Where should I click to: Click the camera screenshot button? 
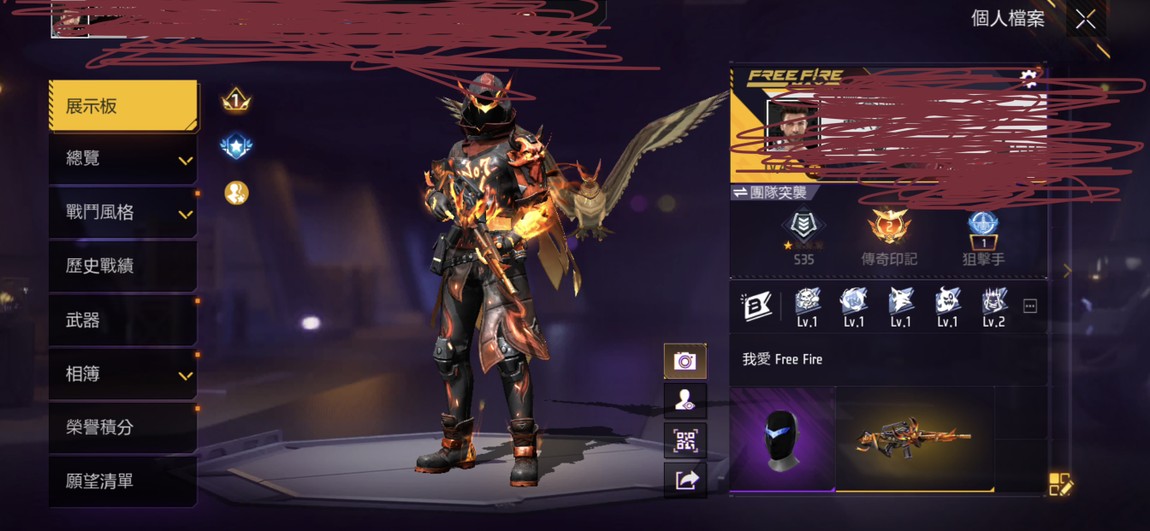pyautogui.click(x=685, y=361)
